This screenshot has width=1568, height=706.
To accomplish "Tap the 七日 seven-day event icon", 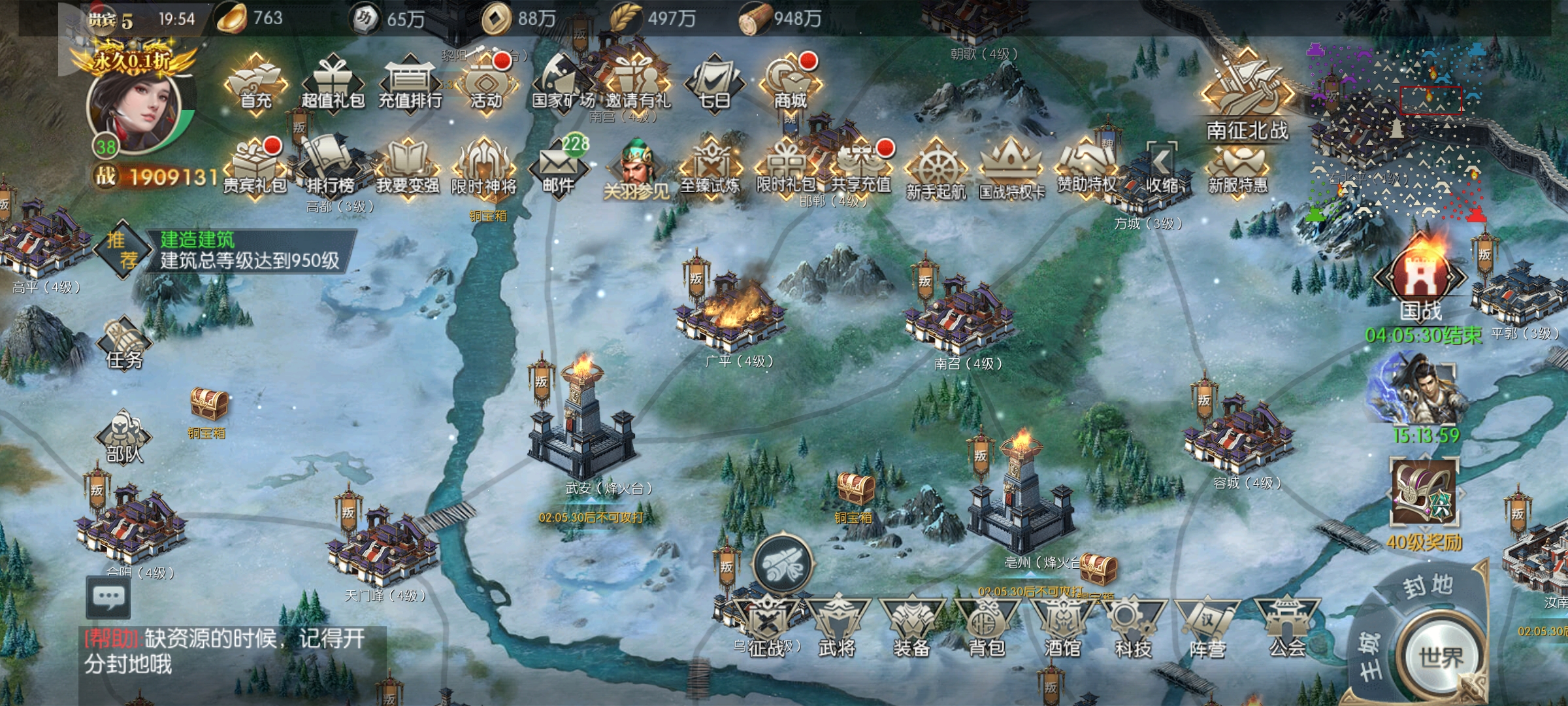I will click(x=714, y=85).
